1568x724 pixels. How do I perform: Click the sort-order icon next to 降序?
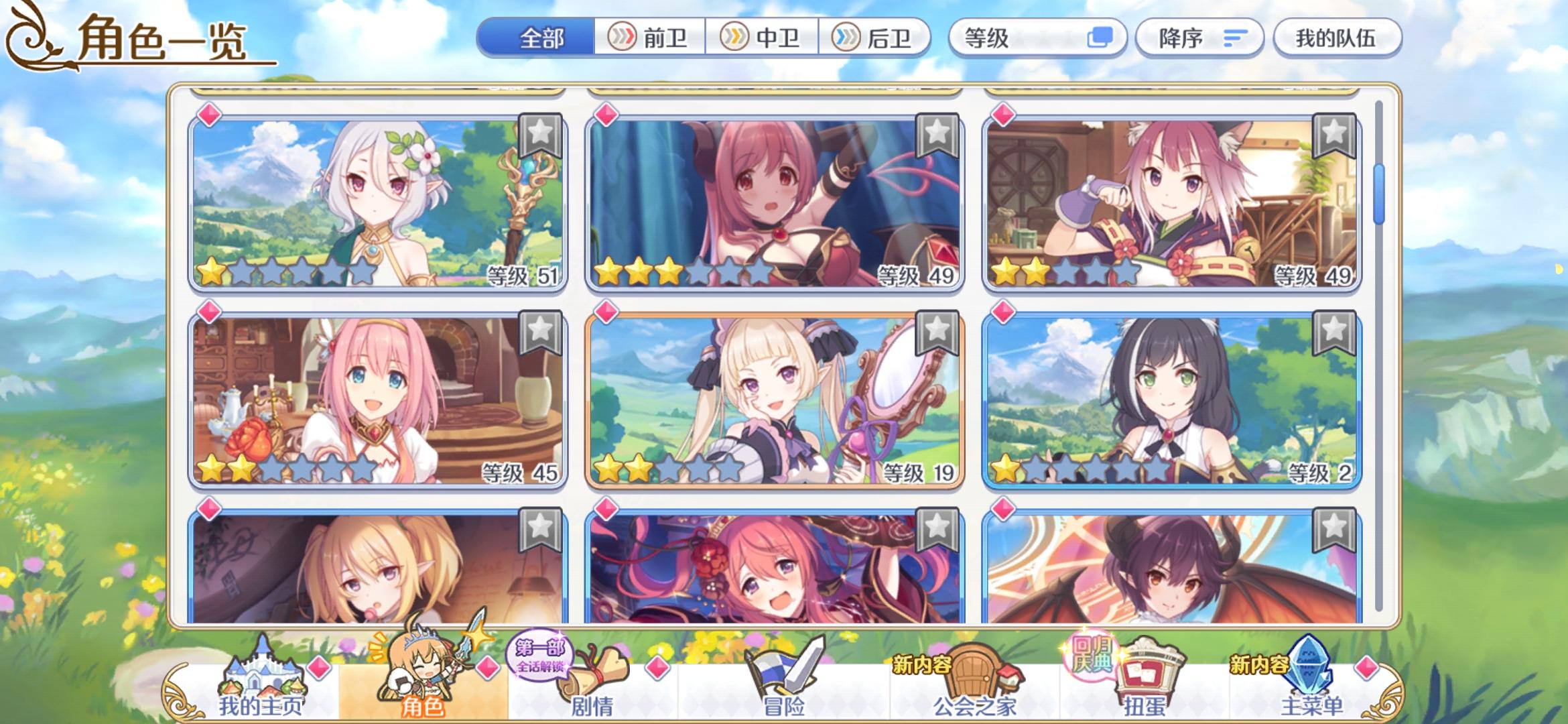coord(1237,38)
